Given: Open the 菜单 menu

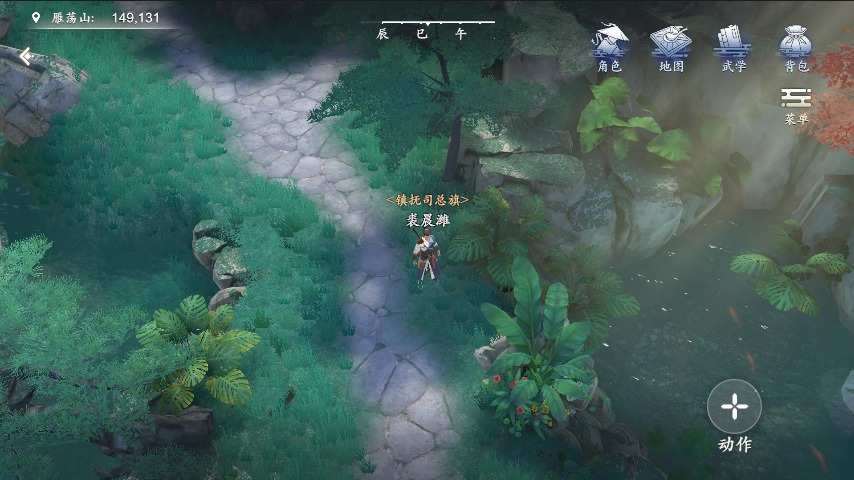Looking at the screenshot, I should (x=796, y=104).
